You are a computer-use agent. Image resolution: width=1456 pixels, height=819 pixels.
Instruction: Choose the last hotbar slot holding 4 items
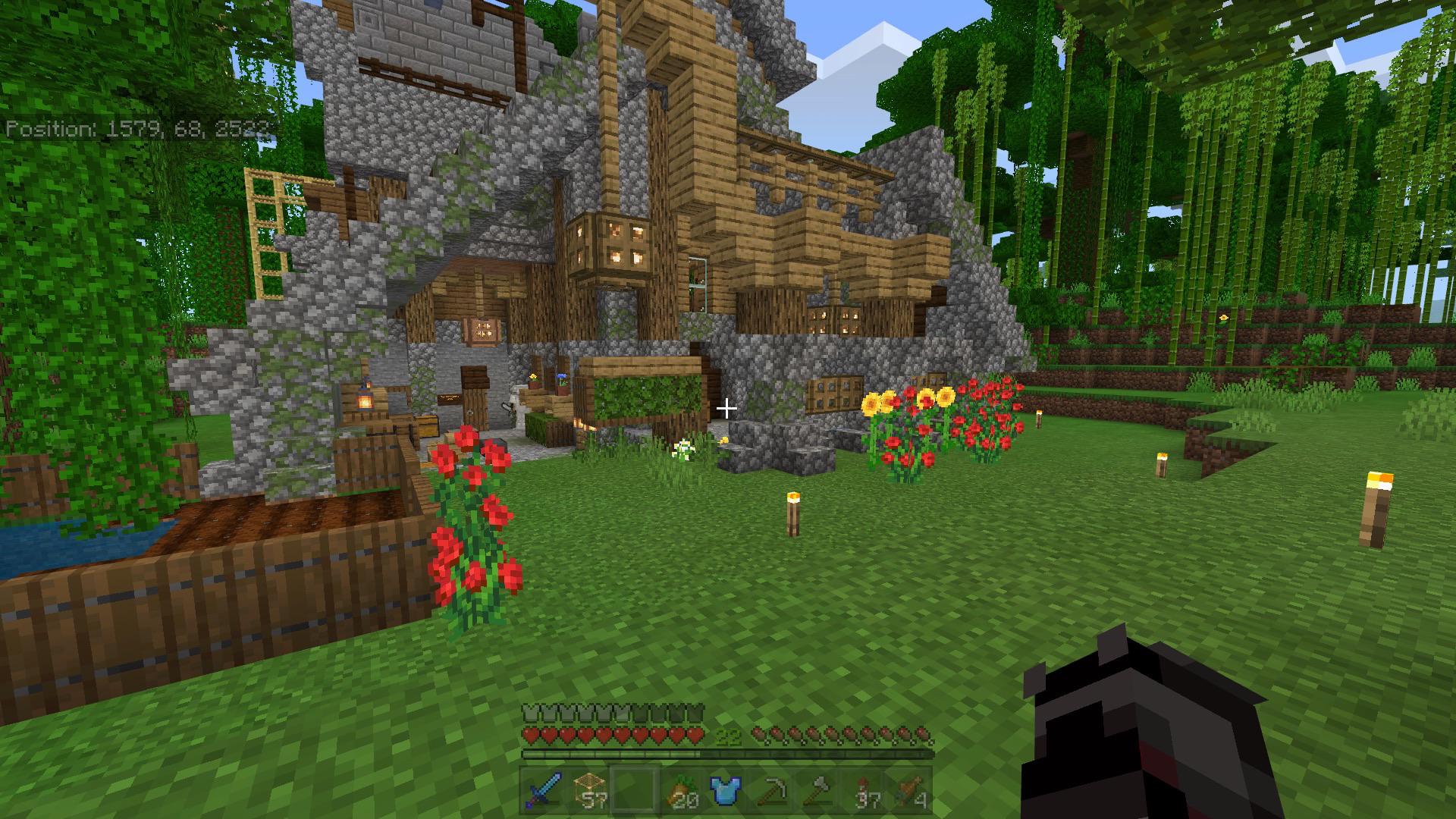pyautogui.click(x=911, y=791)
